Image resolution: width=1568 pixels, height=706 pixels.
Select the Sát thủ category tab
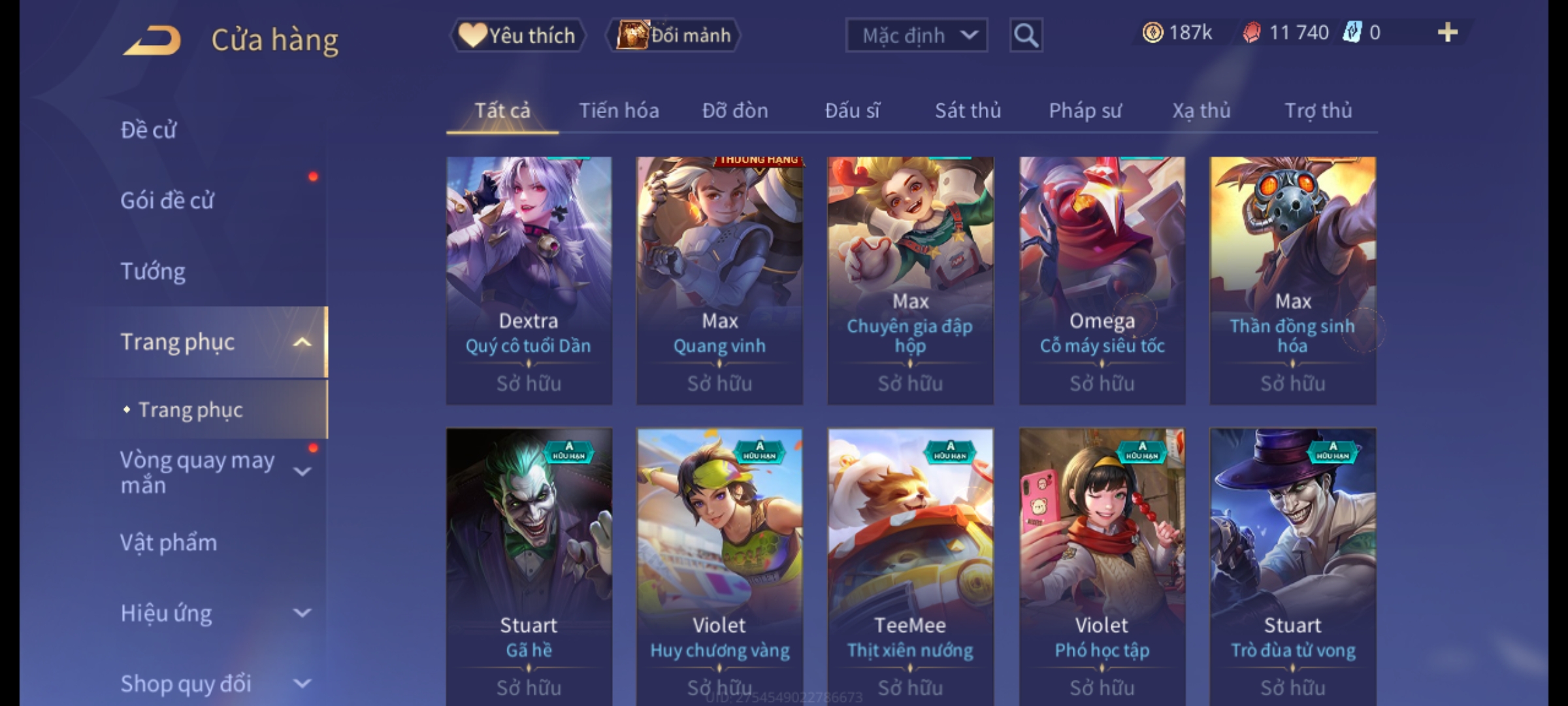point(968,111)
